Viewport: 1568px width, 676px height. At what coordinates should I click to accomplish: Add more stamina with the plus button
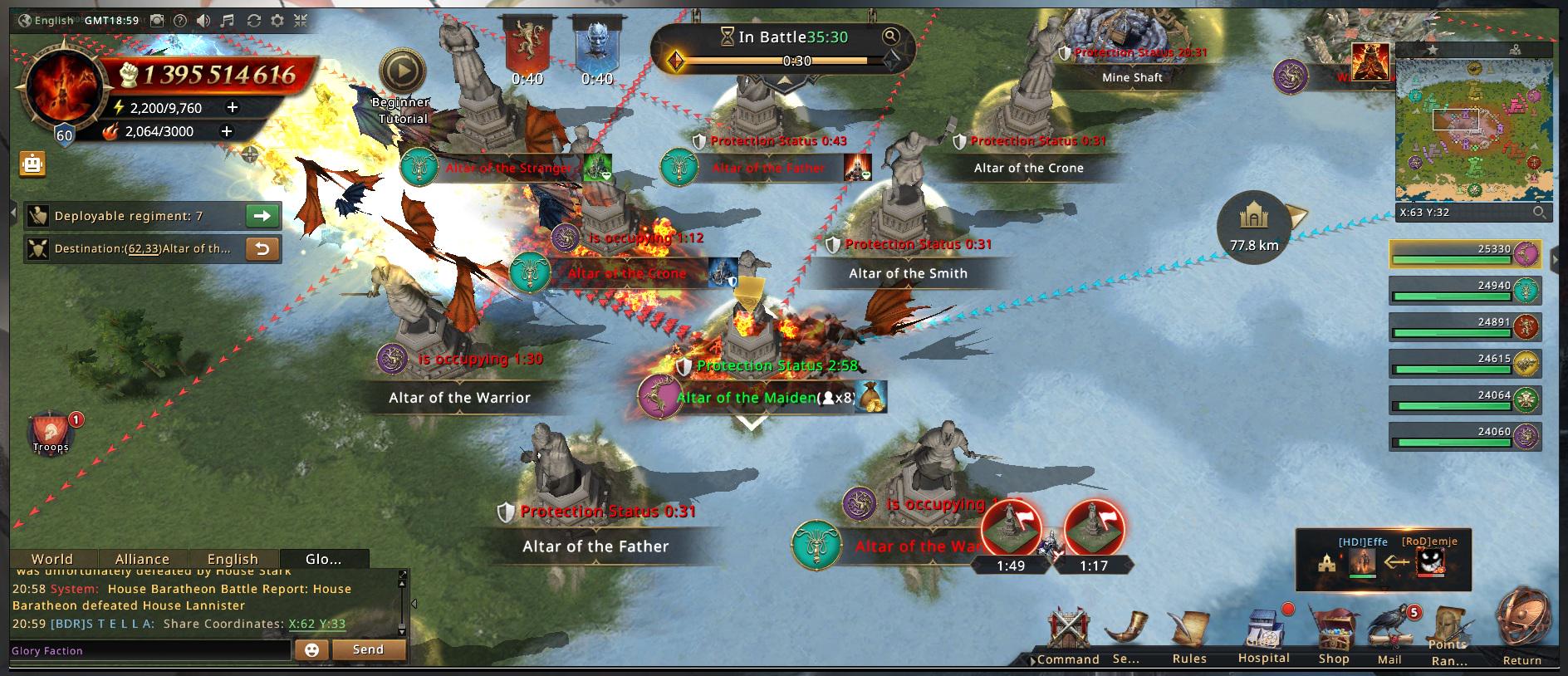pyautogui.click(x=233, y=107)
